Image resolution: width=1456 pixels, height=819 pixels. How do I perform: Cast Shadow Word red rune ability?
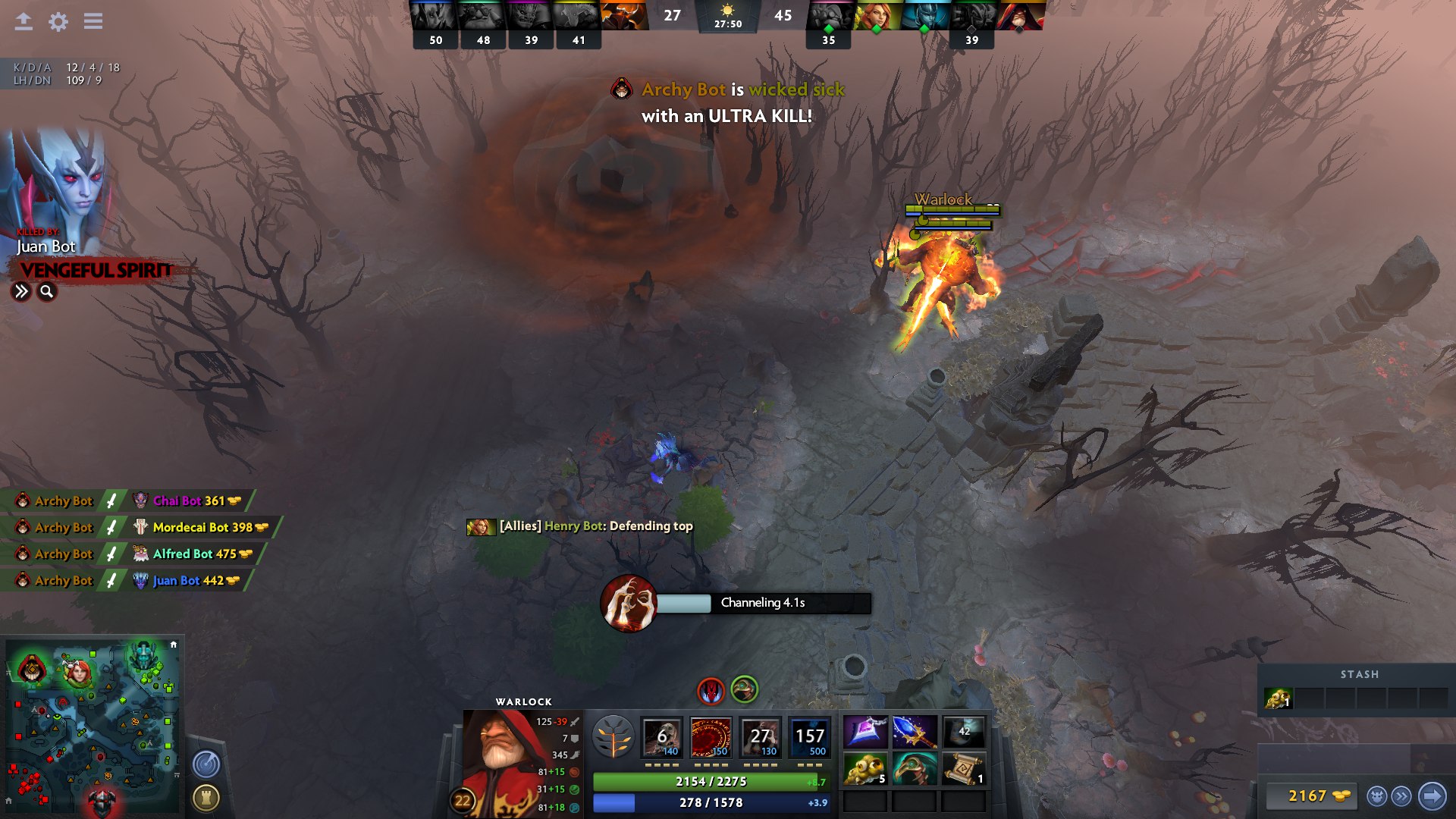pos(711,736)
